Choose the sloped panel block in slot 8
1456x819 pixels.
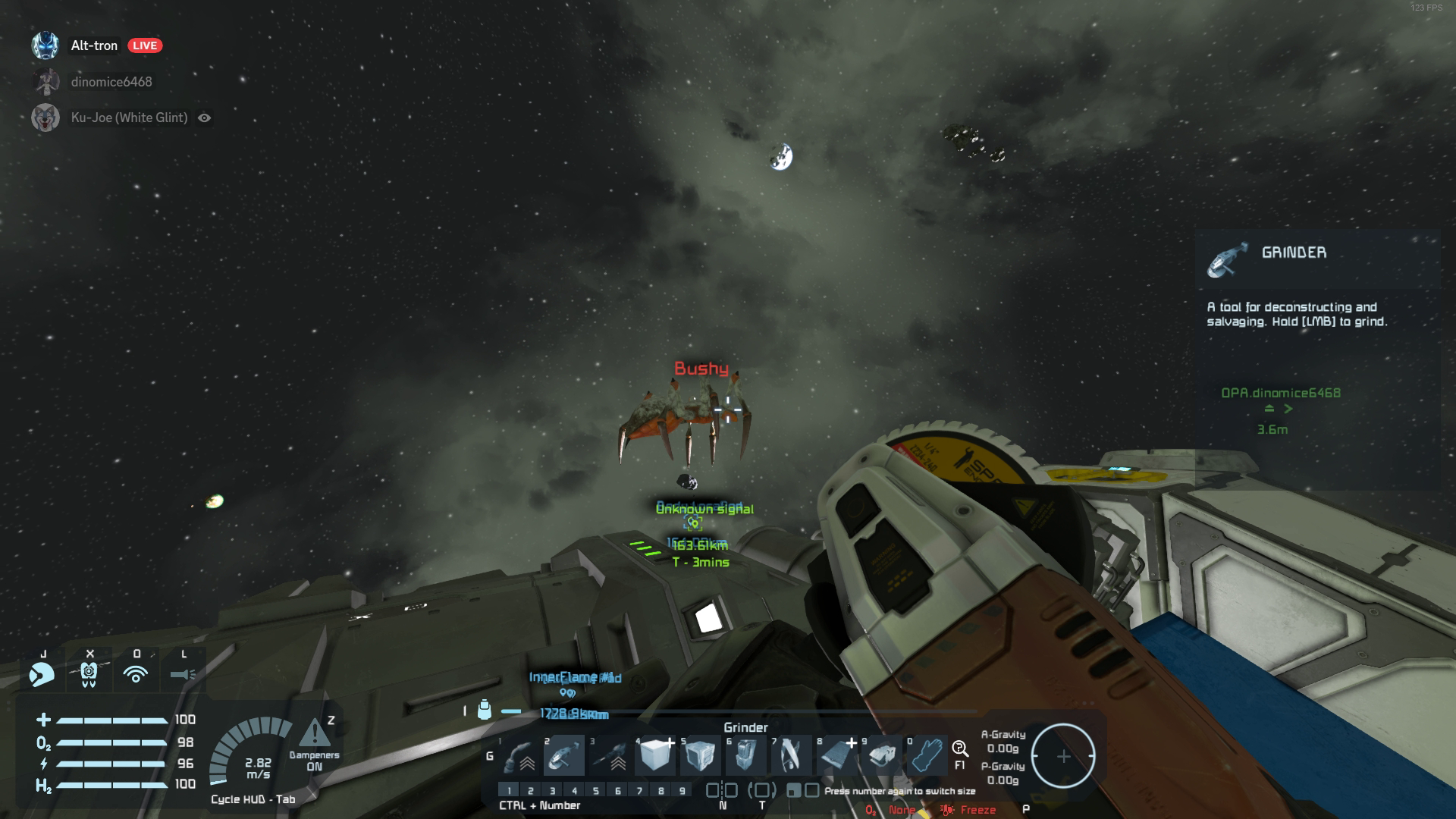click(x=836, y=755)
